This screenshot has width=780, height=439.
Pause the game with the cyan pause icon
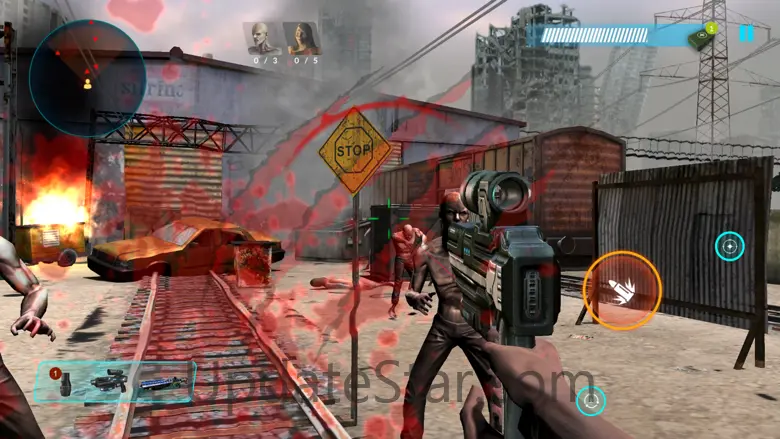coord(746,33)
